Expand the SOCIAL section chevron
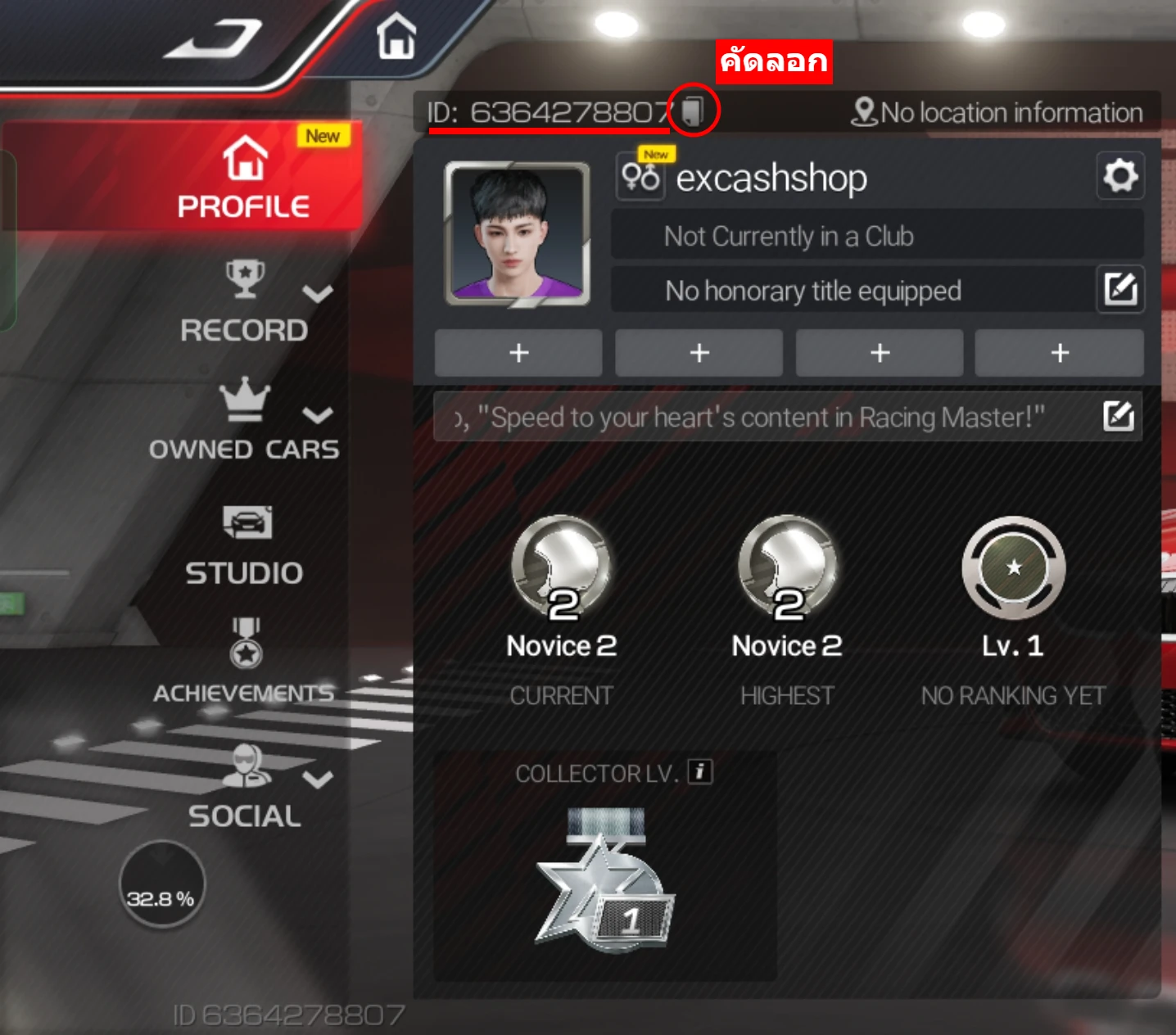Screen dimensions: 1176x1035 (x=318, y=780)
